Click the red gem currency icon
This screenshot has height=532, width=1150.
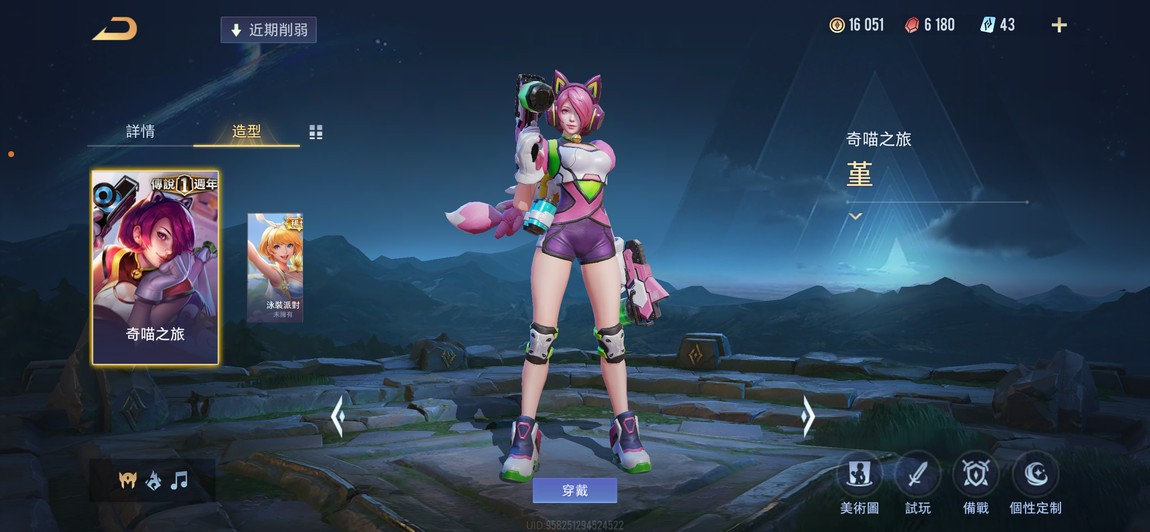(911, 25)
